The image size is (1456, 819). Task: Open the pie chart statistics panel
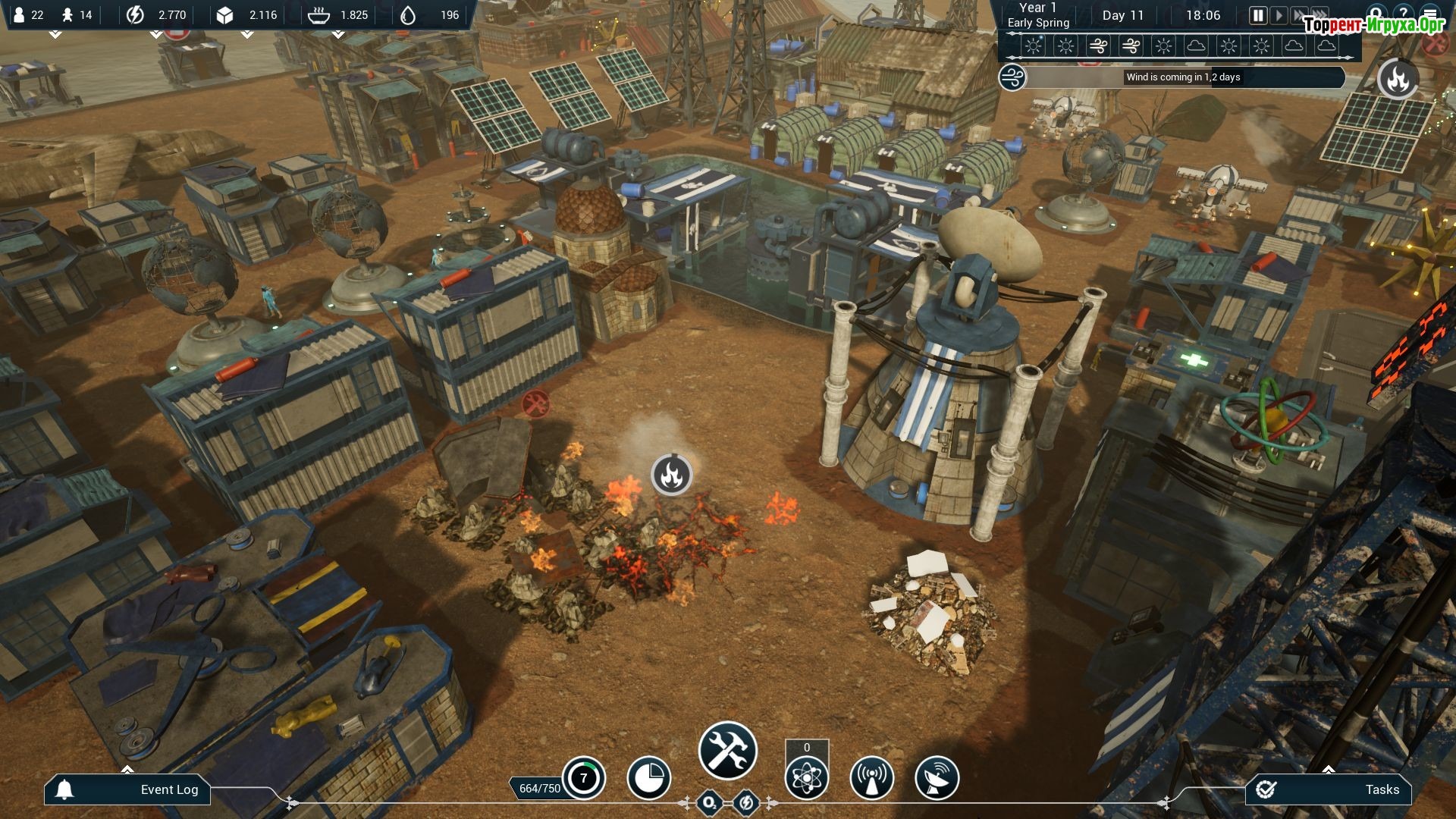[x=648, y=778]
